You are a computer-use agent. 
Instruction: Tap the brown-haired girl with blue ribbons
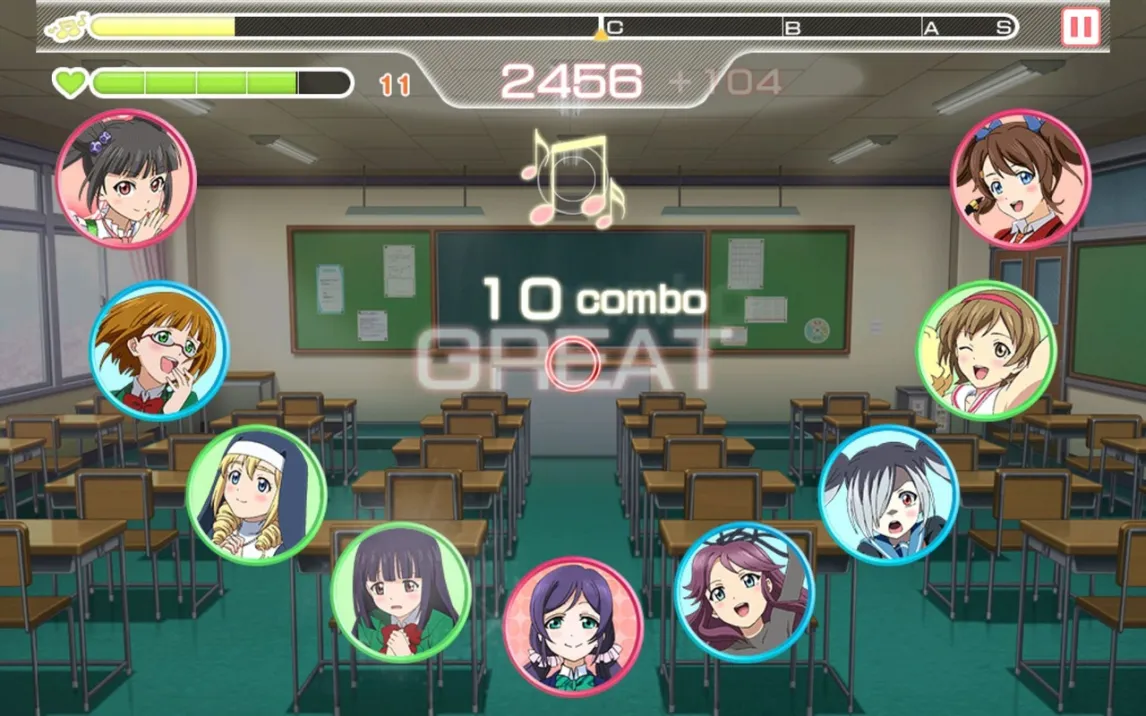pos(1019,179)
